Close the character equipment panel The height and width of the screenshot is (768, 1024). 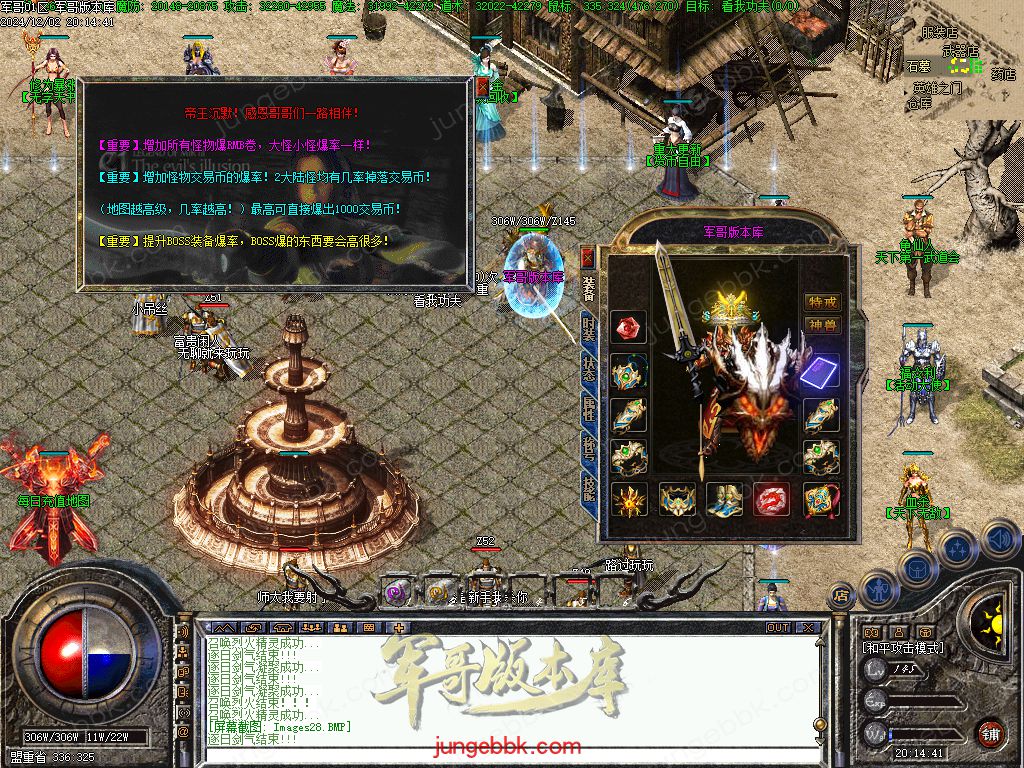pos(587,257)
